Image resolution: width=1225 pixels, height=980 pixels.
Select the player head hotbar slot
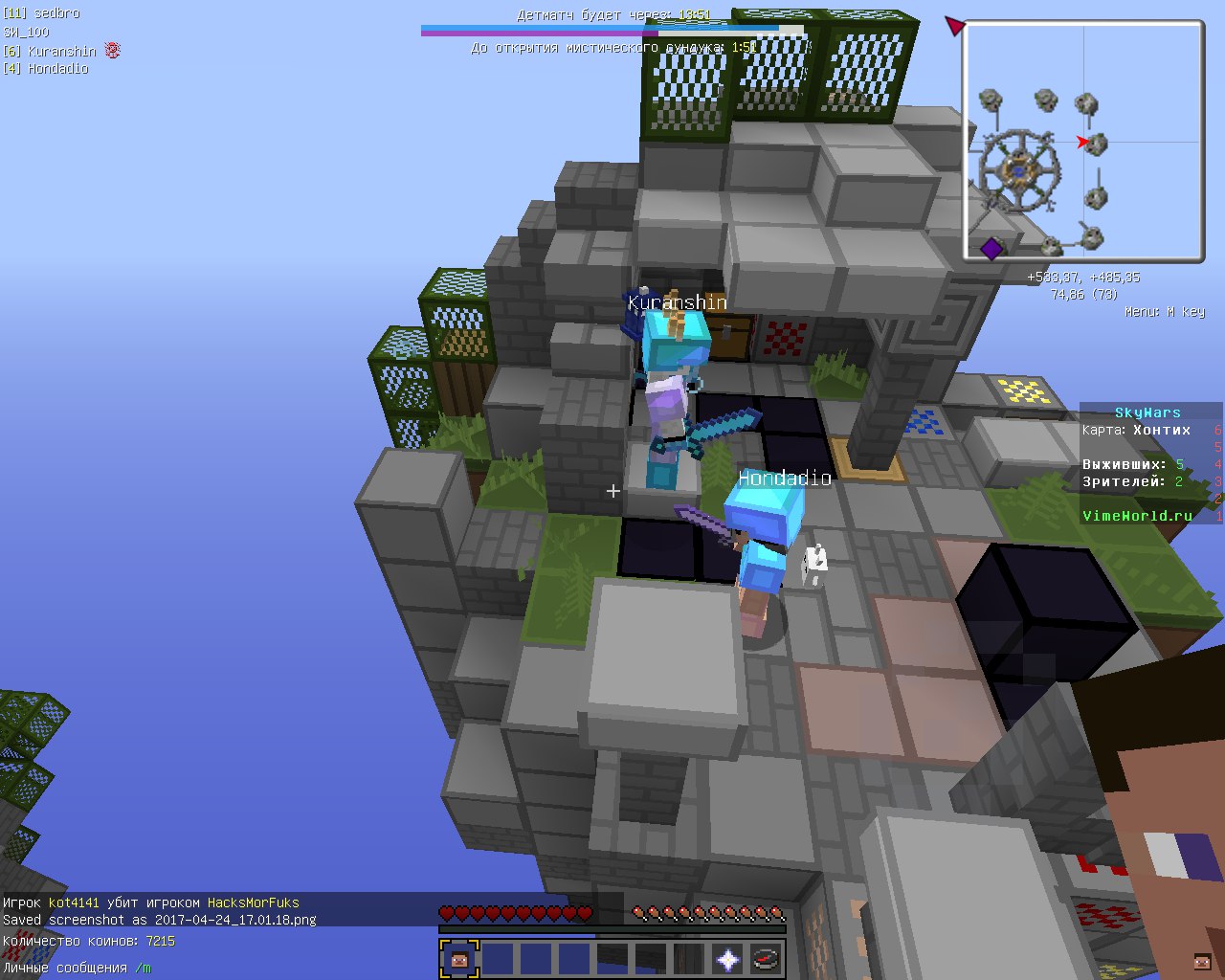(x=459, y=958)
